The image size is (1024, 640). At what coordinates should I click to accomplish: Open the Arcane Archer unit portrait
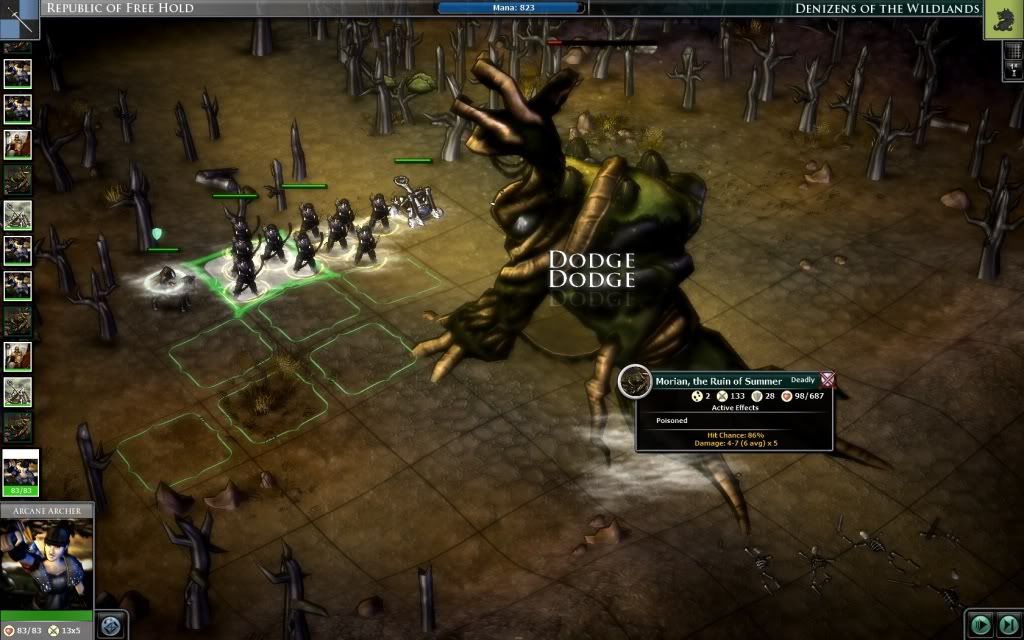[47, 562]
